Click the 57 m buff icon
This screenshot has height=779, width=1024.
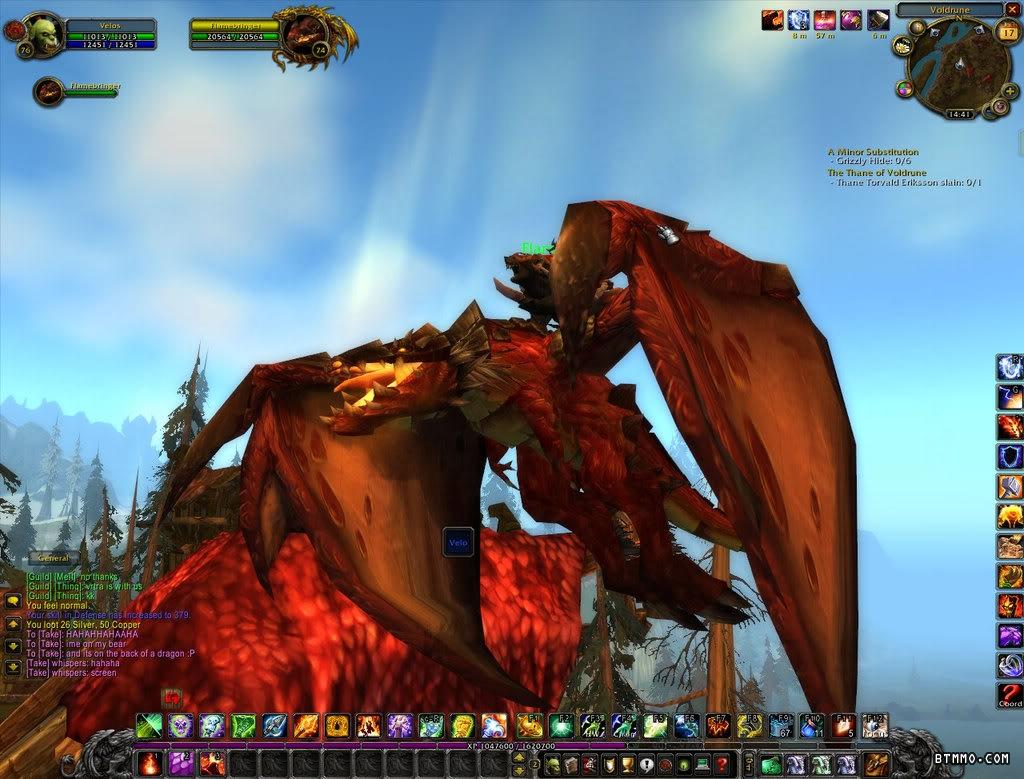pyautogui.click(x=825, y=19)
